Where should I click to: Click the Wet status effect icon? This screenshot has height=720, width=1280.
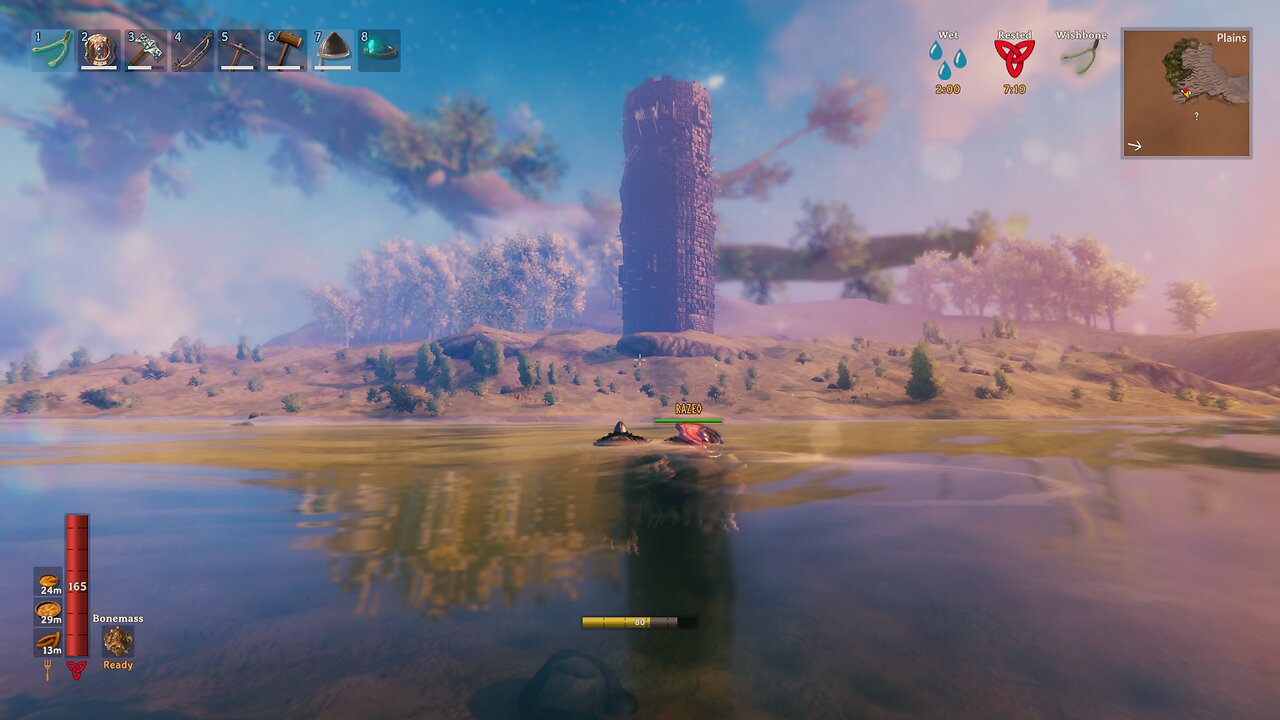(x=947, y=60)
